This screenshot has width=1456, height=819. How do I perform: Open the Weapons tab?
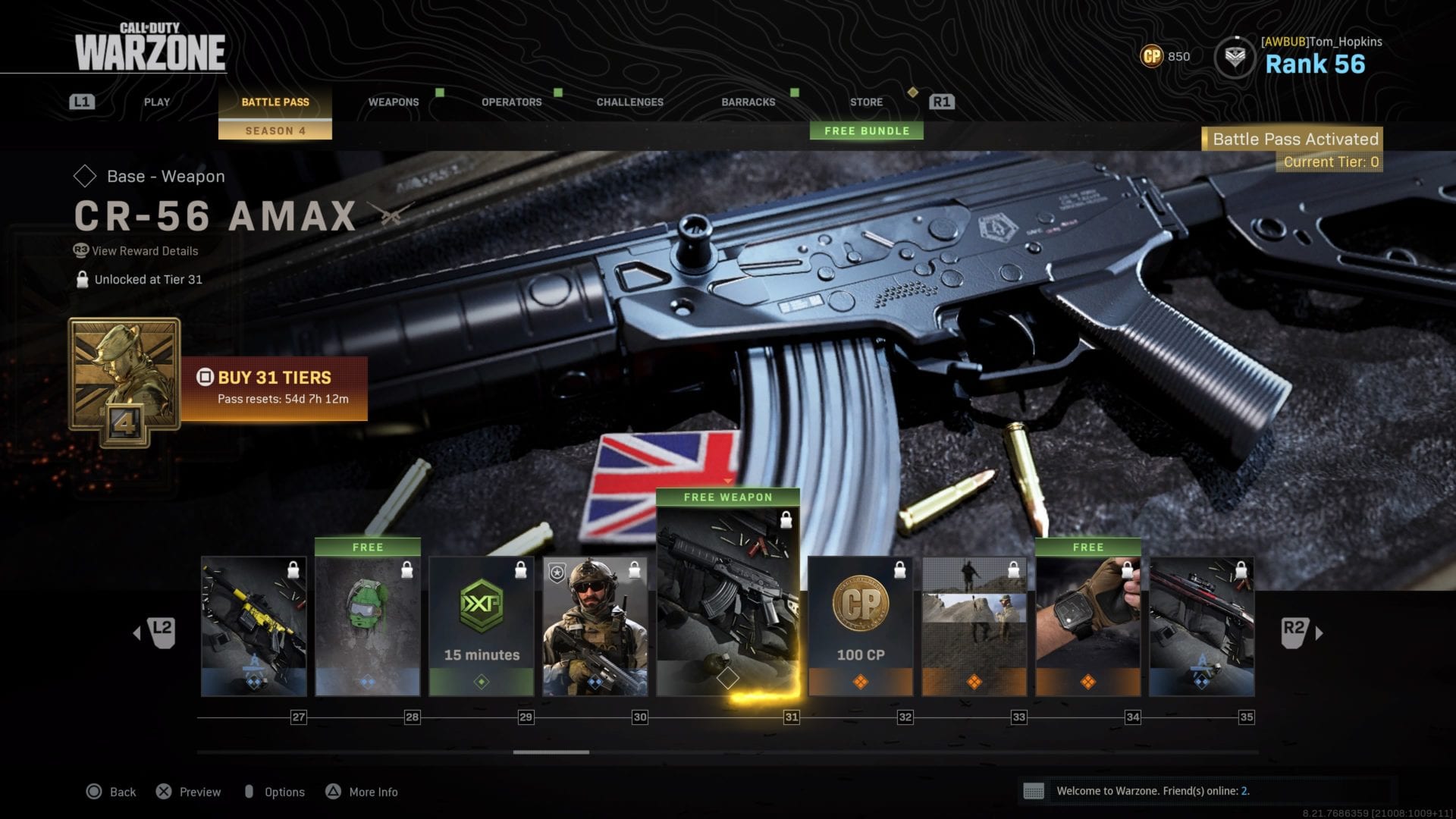coord(393,102)
